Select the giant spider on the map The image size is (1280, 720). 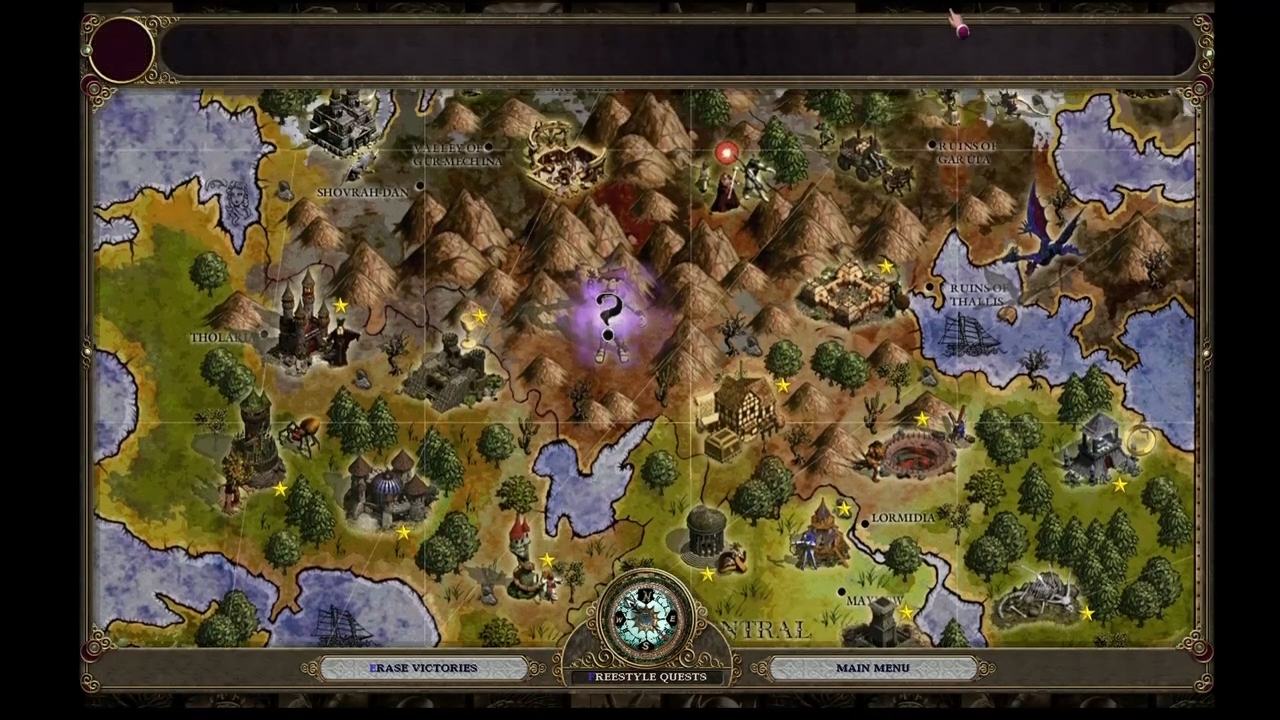click(x=300, y=432)
